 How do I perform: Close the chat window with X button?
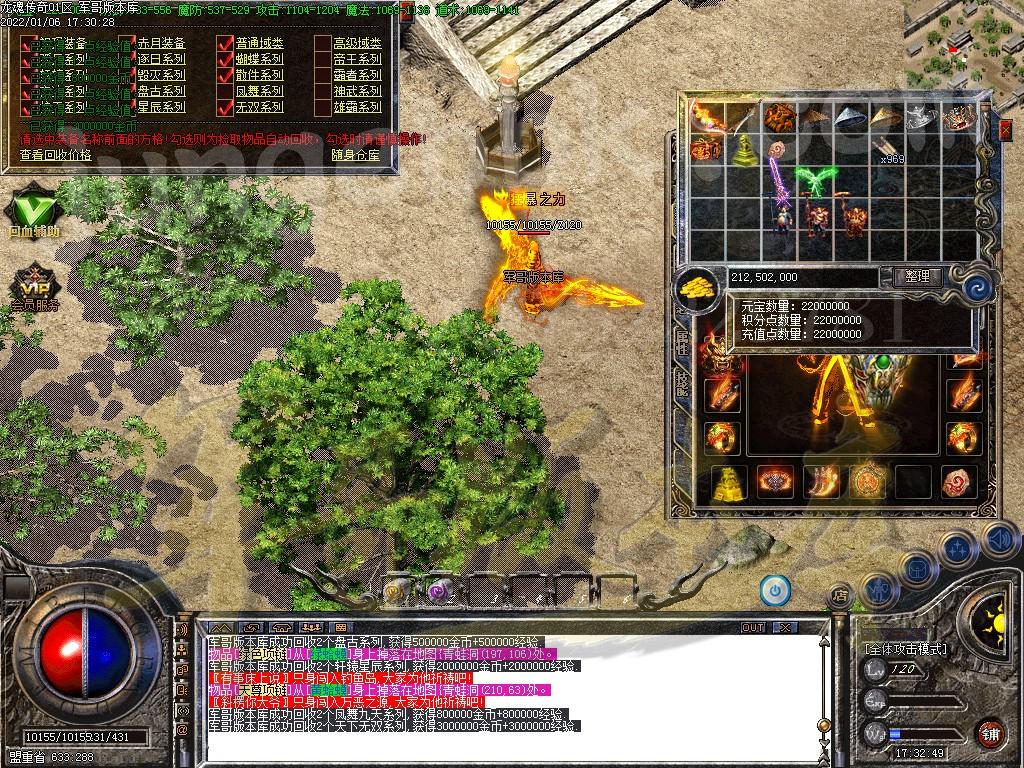[x=785, y=627]
